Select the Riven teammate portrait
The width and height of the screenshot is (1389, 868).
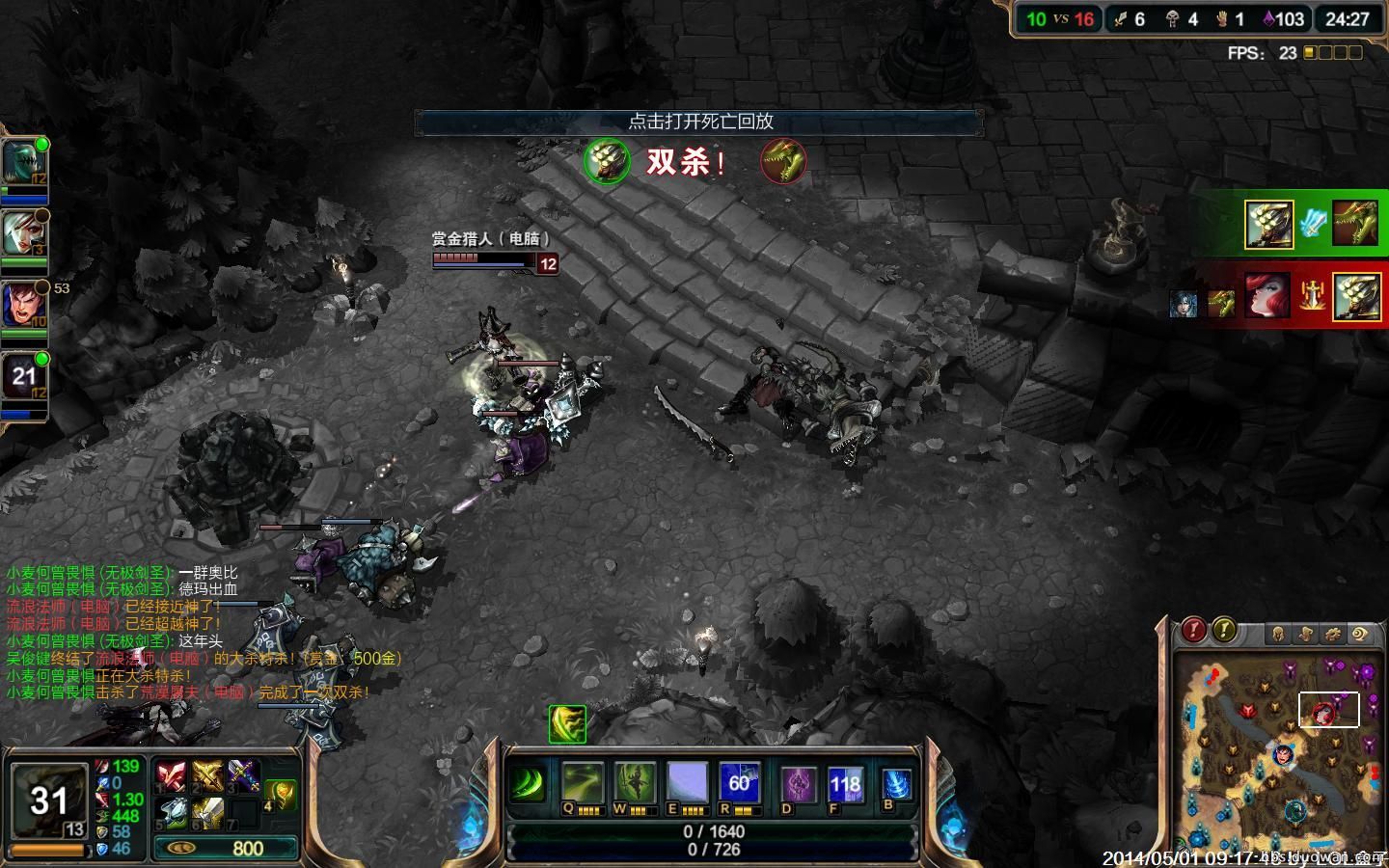click(23, 233)
